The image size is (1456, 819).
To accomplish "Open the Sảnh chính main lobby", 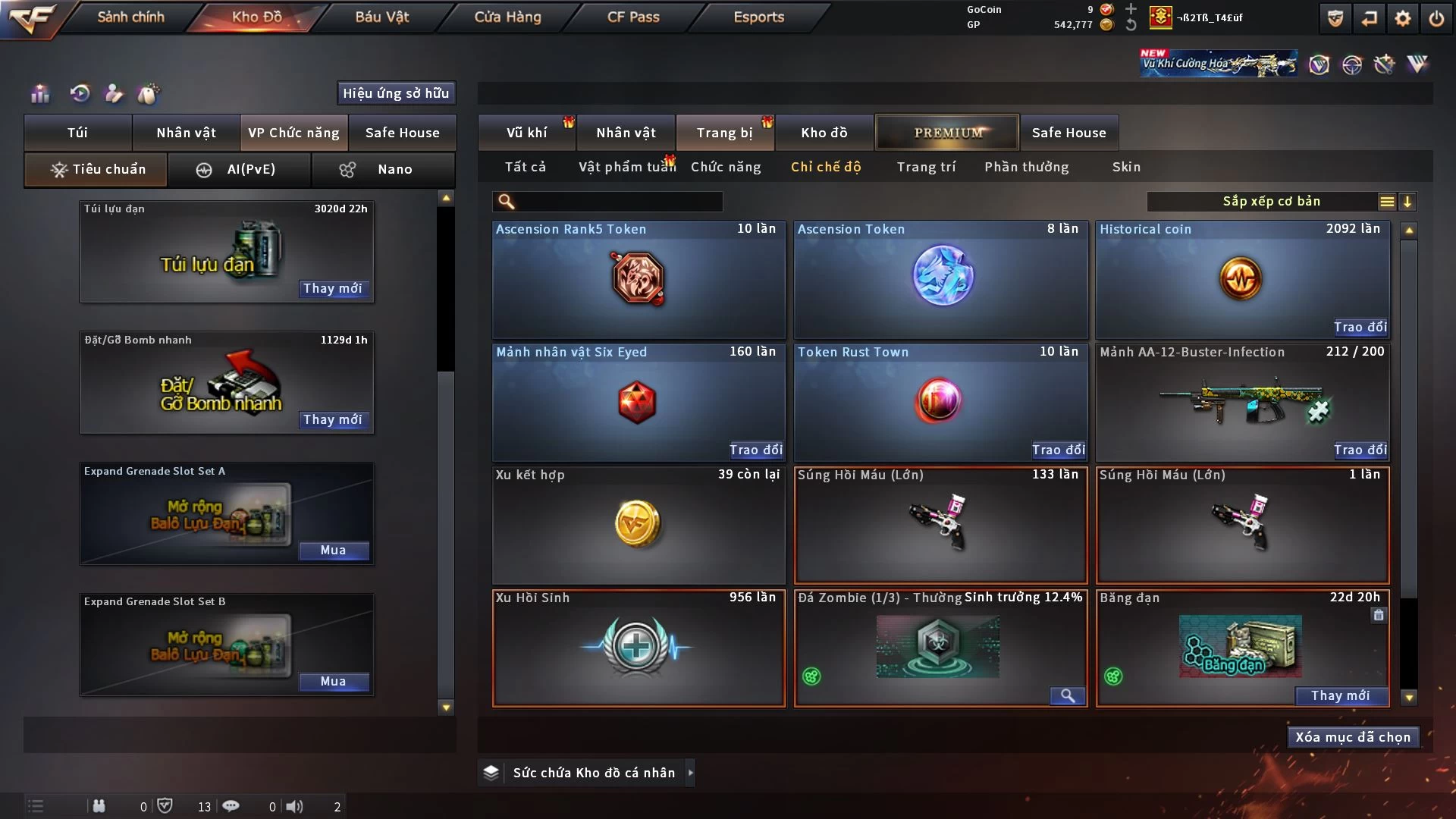I will coord(130,17).
